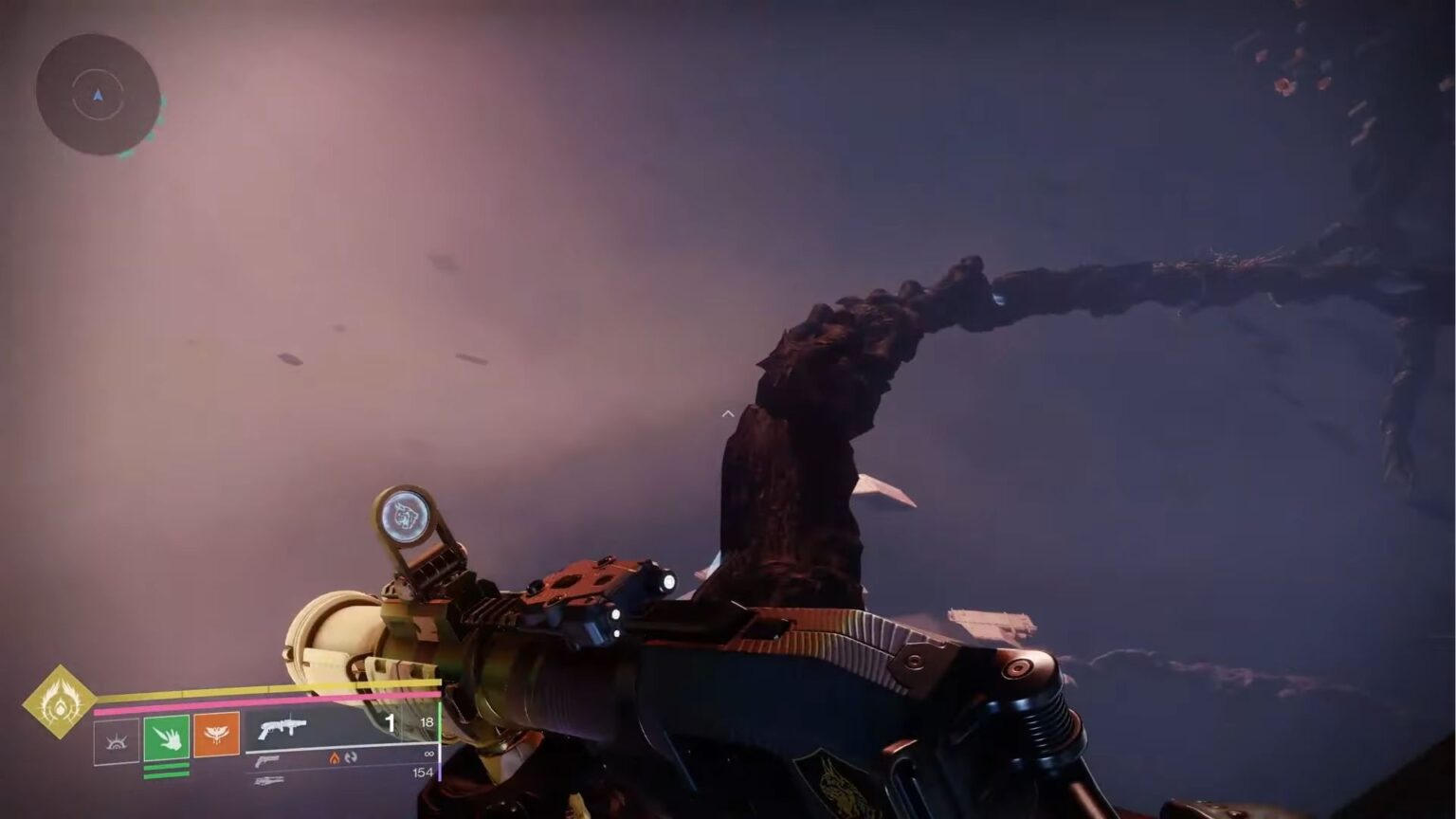Viewport: 1456px width, 819px height.
Task: Click the green grapple melee ability icon
Action: (x=167, y=737)
